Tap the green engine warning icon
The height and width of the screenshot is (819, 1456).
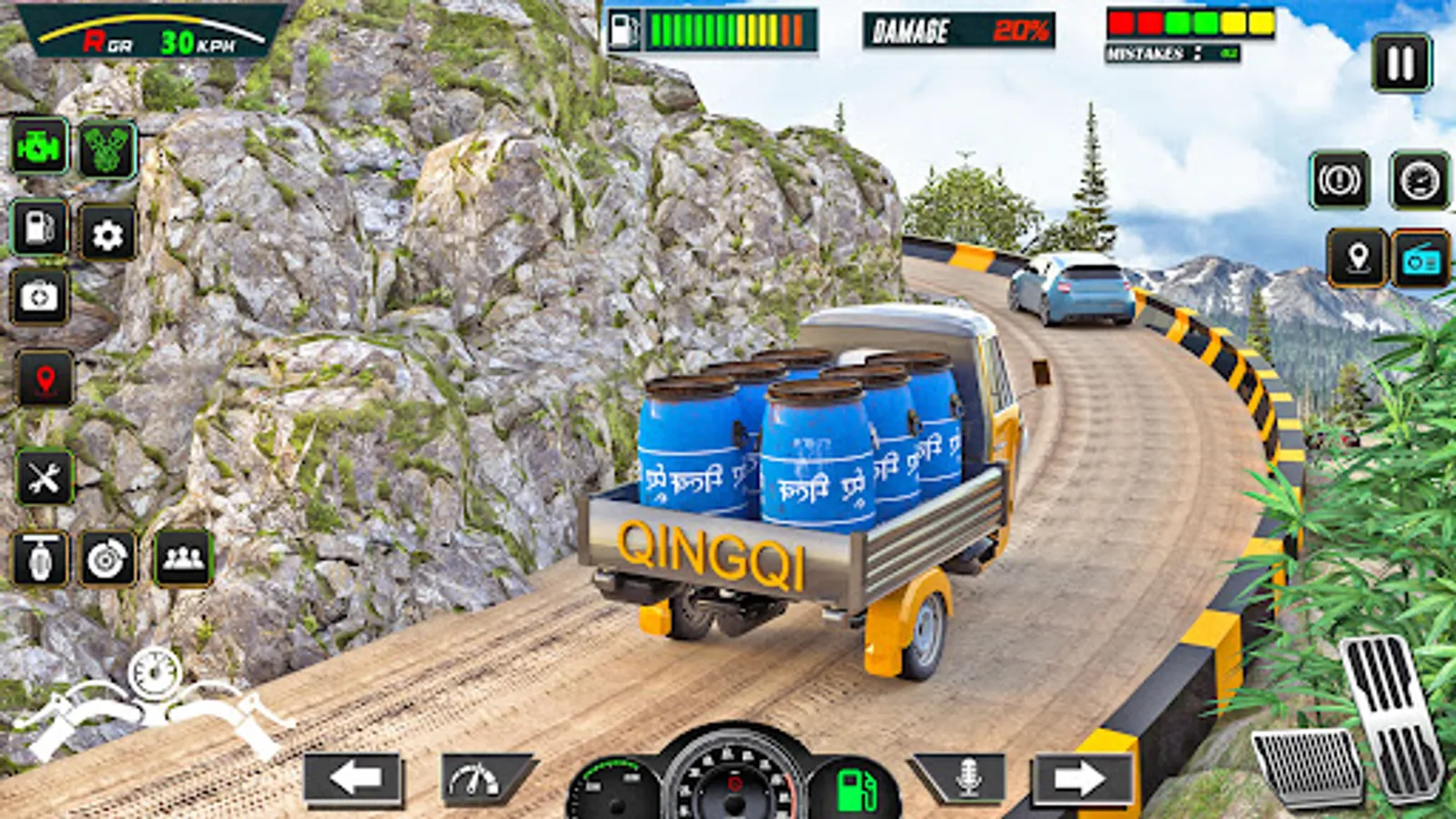tap(40, 147)
